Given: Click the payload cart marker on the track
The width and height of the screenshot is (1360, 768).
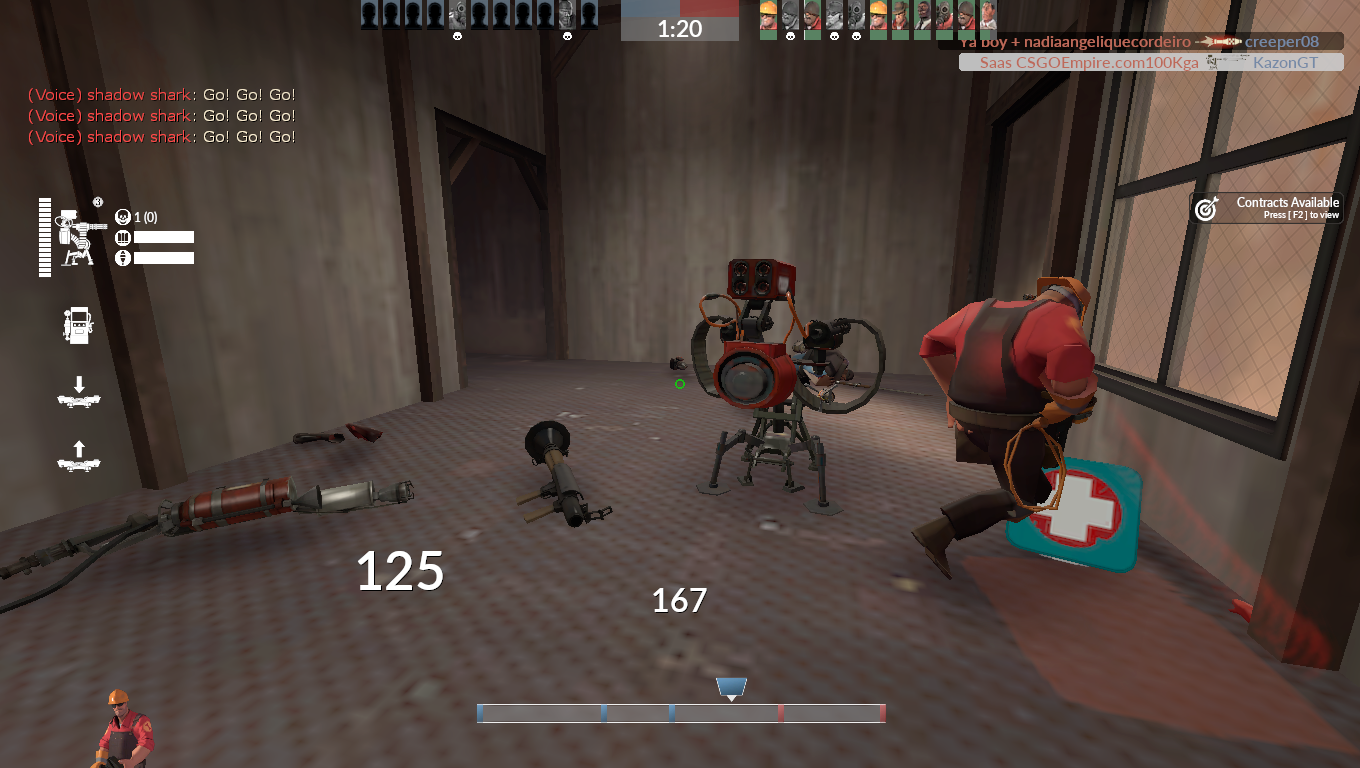Looking at the screenshot, I should tap(731, 688).
